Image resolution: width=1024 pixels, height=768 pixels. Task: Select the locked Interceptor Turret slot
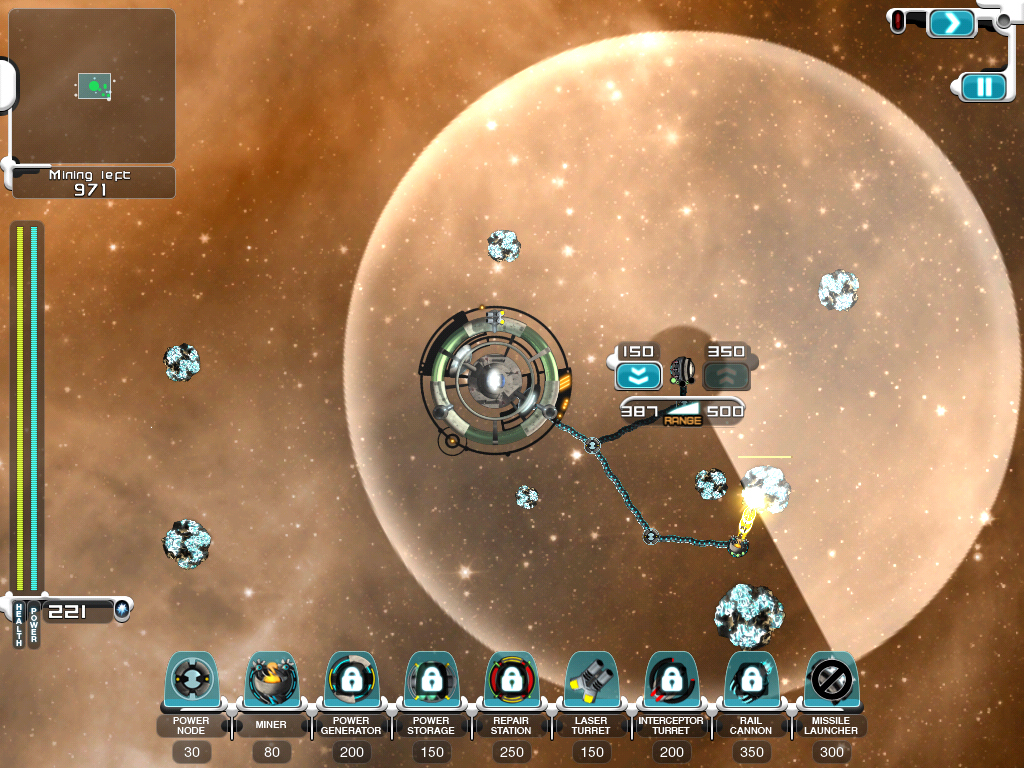point(671,683)
